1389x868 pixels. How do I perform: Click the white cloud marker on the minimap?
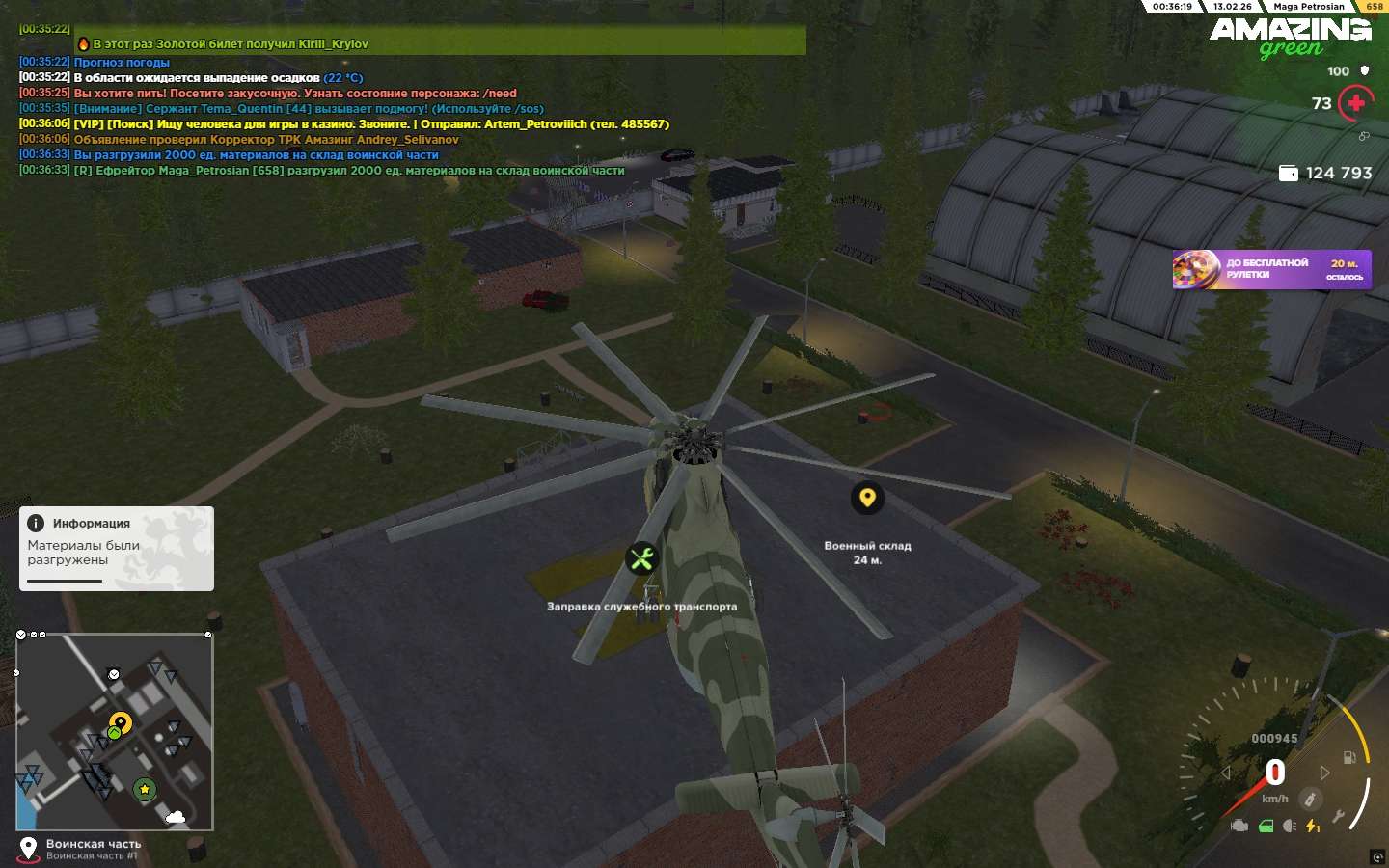176,817
